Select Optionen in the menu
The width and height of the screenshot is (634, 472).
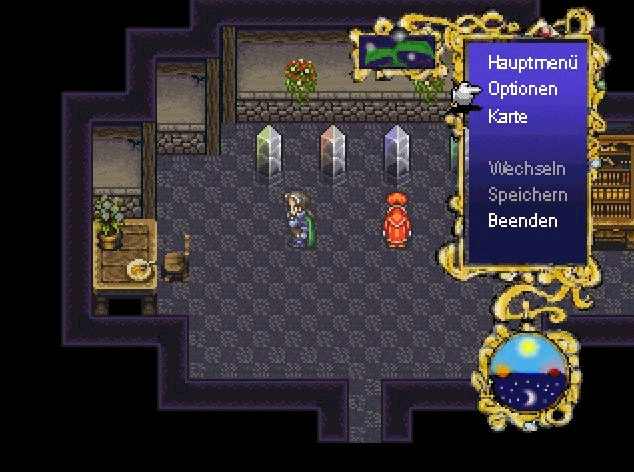[522, 89]
